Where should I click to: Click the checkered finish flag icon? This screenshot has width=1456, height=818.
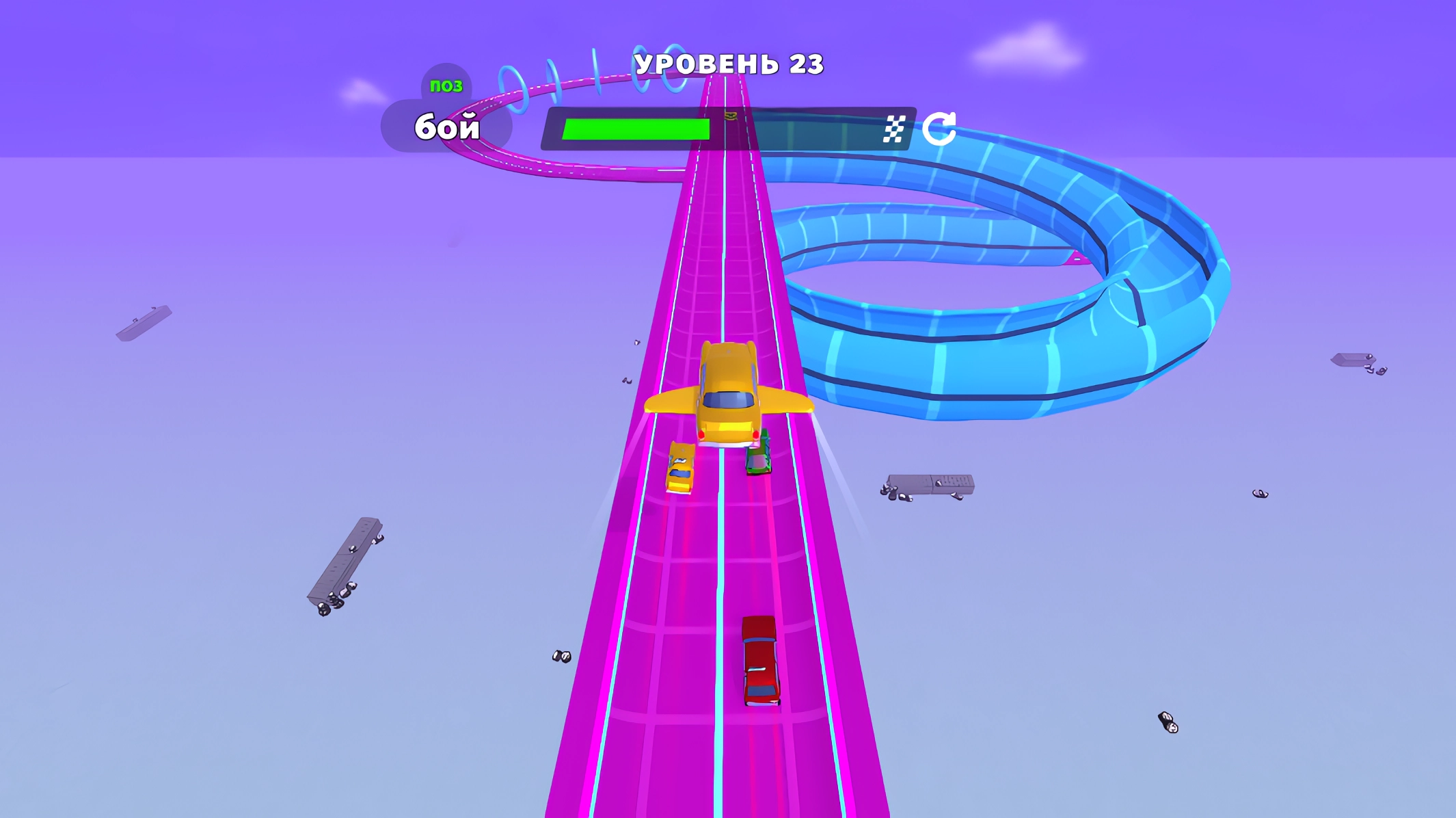pyautogui.click(x=893, y=127)
